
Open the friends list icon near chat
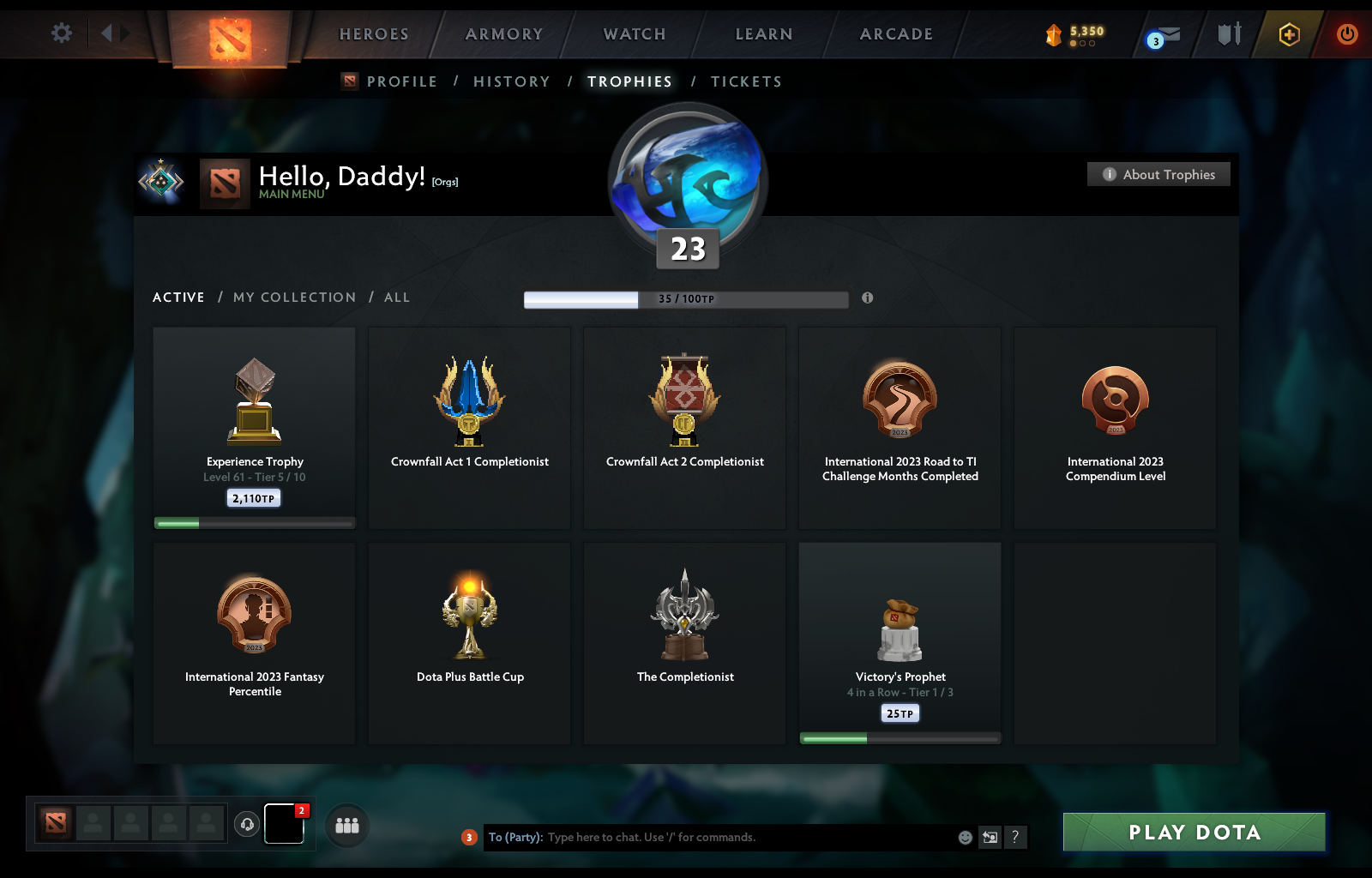pos(346,826)
